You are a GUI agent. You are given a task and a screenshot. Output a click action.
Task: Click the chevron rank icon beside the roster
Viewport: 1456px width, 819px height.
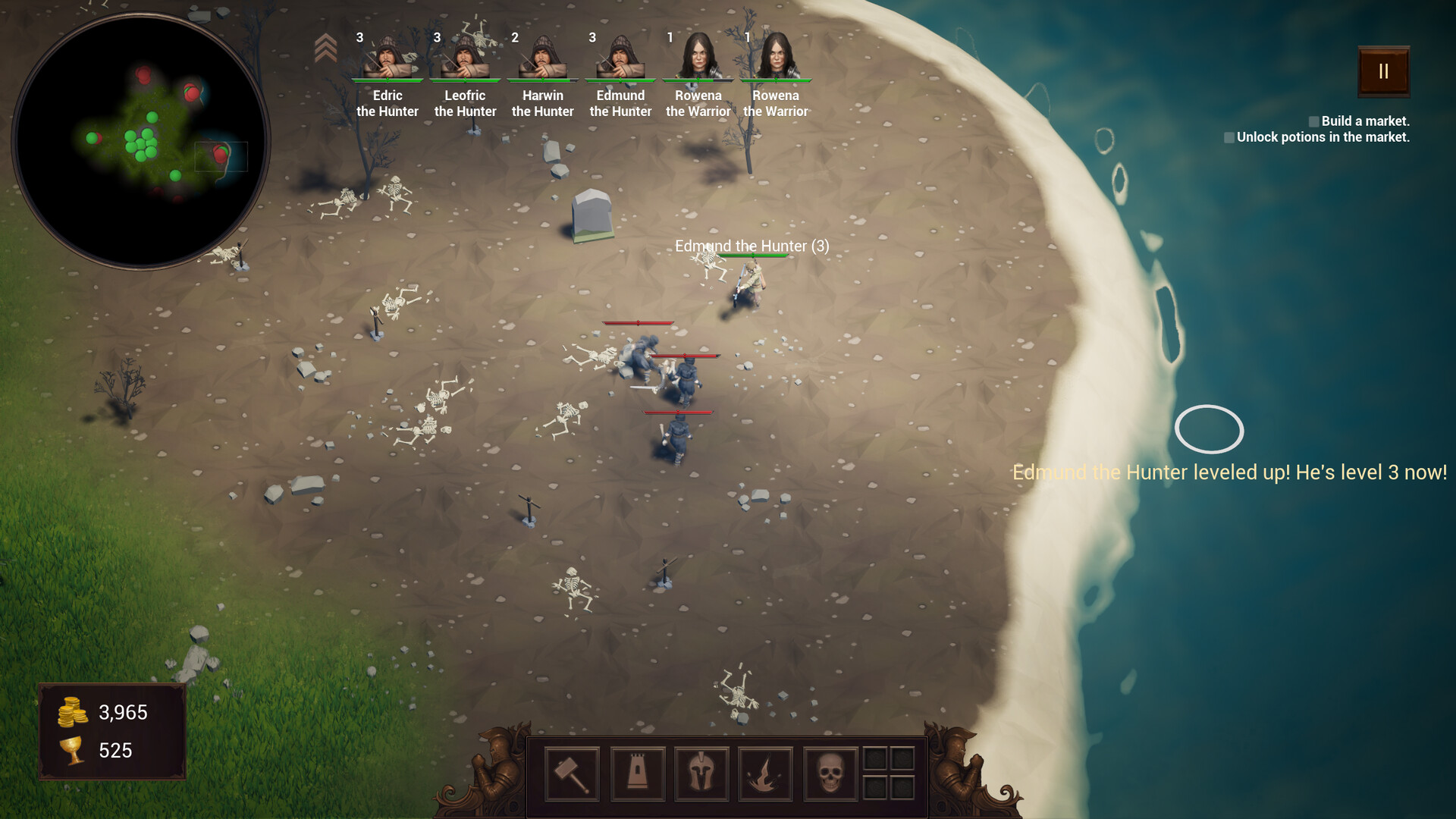tap(325, 48)
